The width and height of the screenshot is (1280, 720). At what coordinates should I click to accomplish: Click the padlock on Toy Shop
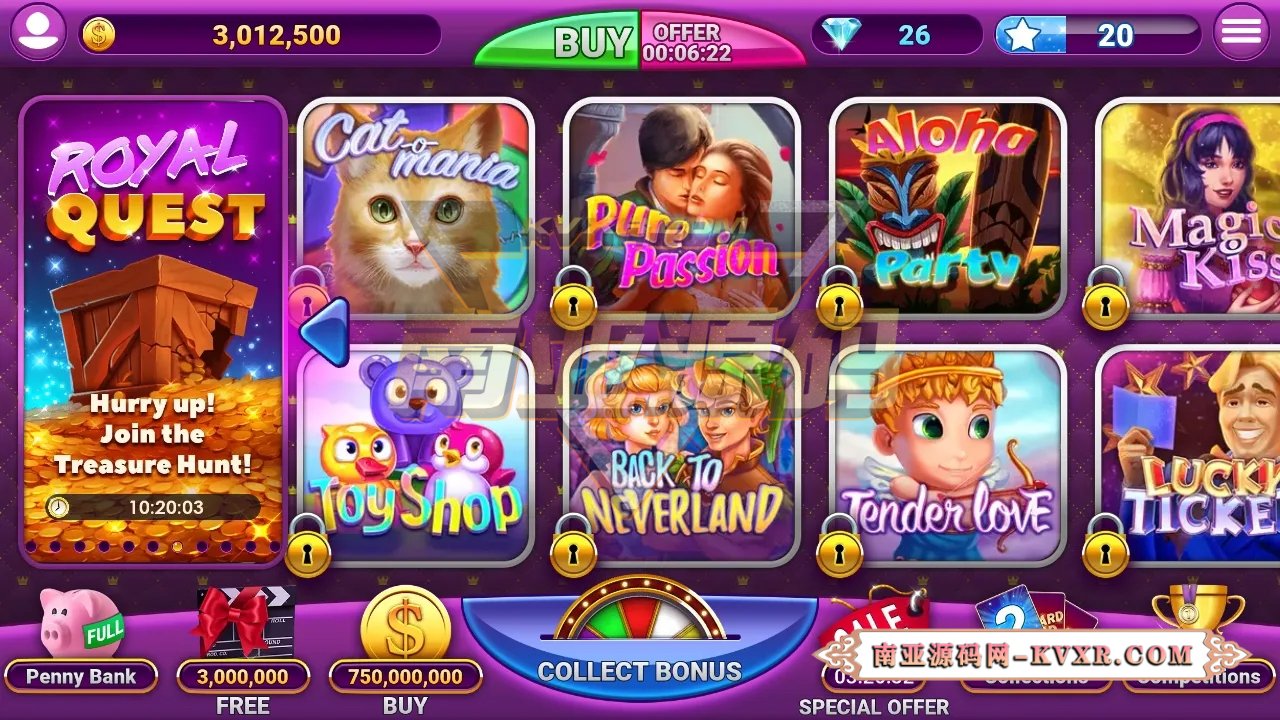click(x=309, y=551)
